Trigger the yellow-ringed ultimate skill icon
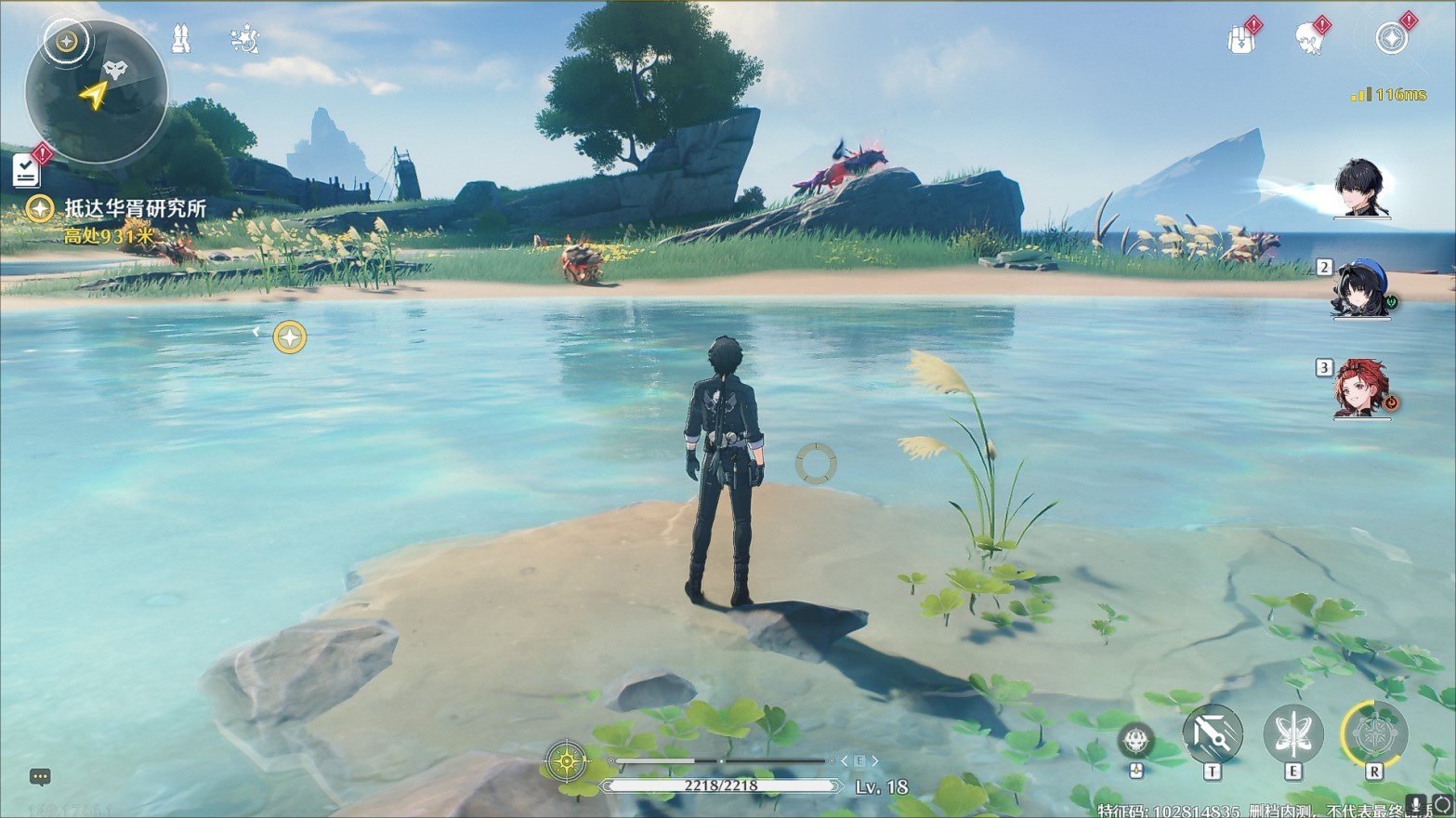The height and width of the screenshot is (818, 1456). click(x=1374, y=734)
